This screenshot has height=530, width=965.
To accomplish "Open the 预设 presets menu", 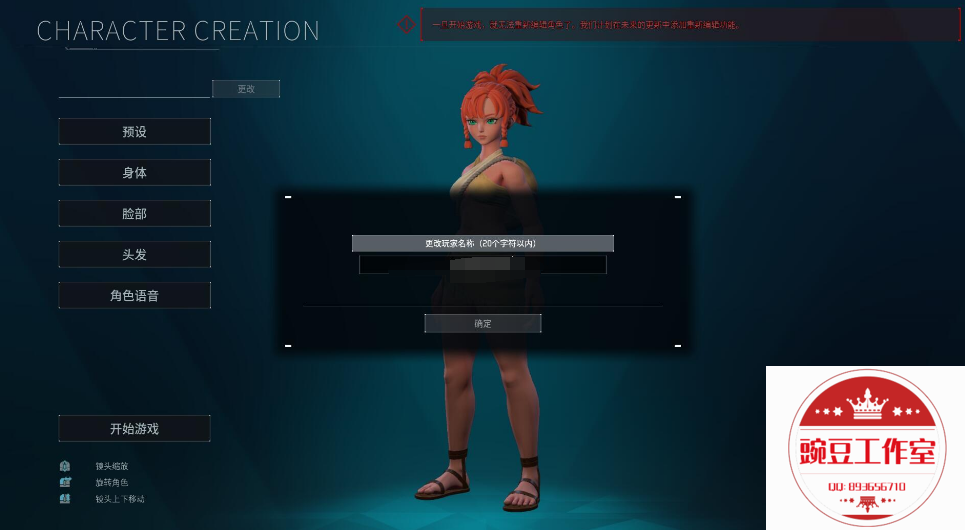I will pos(135,131).
